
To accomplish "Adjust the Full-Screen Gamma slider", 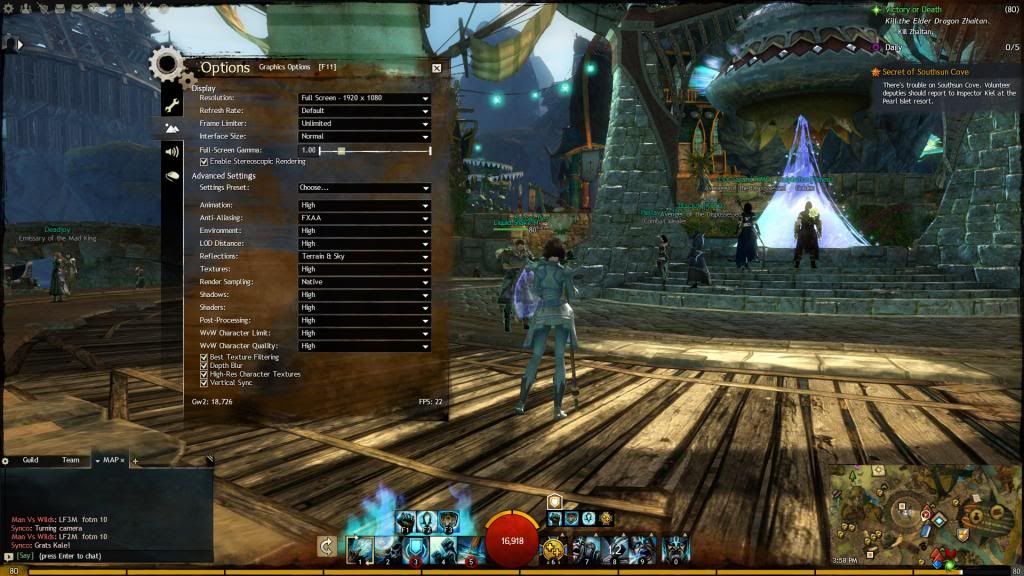I will pyautogui.click(x=342, y=150).
